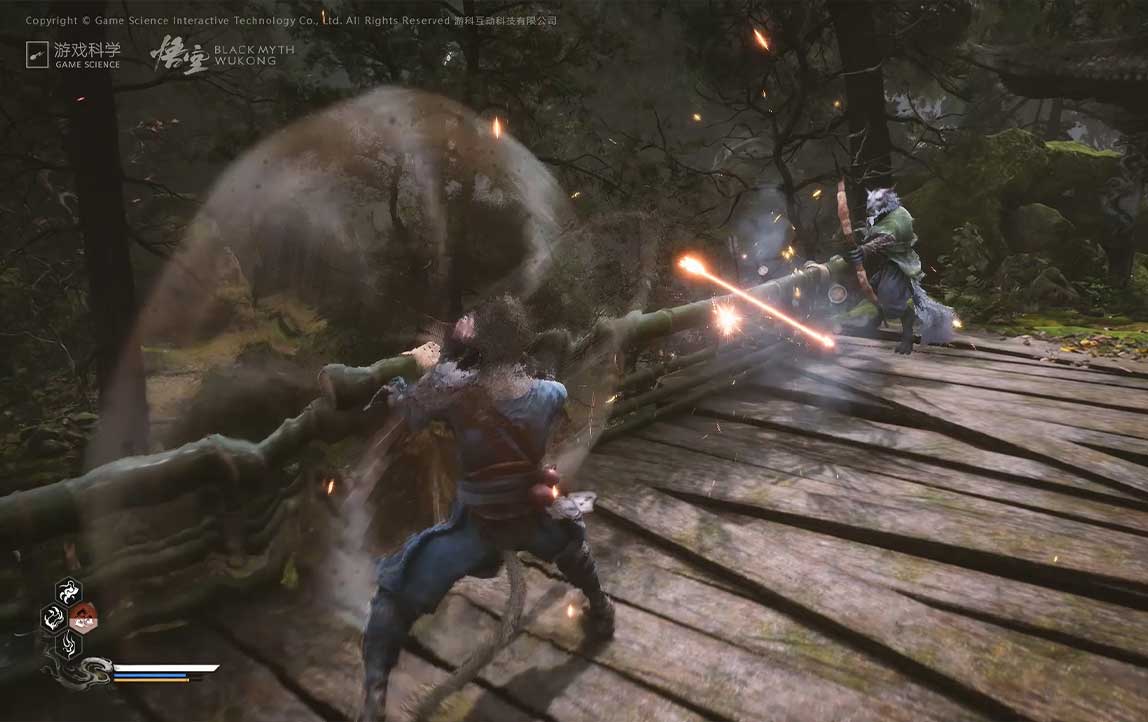Select the swirling cloud spell hexagon

tap(69, 592)
